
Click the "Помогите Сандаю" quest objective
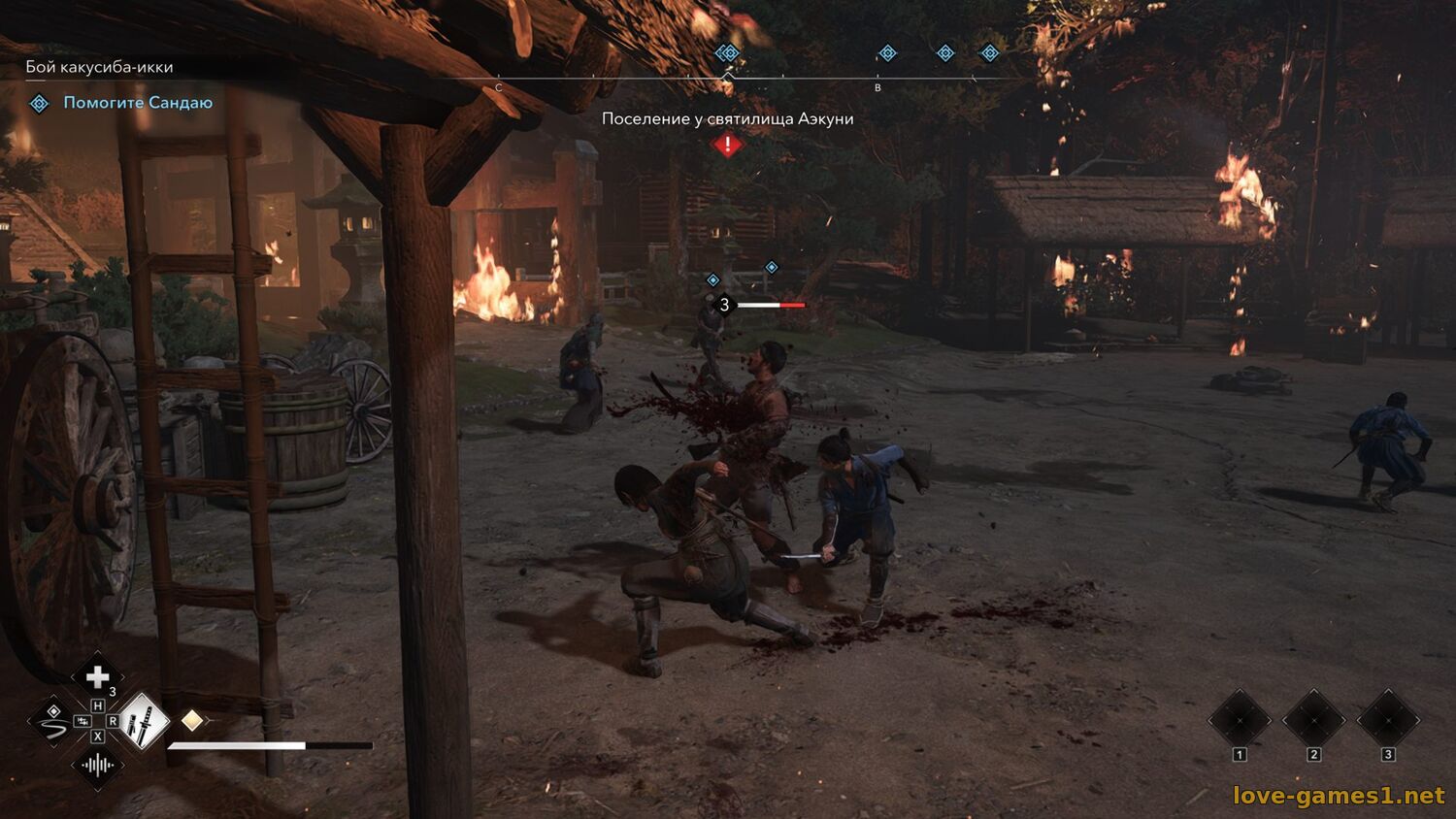tap(137, 103)
